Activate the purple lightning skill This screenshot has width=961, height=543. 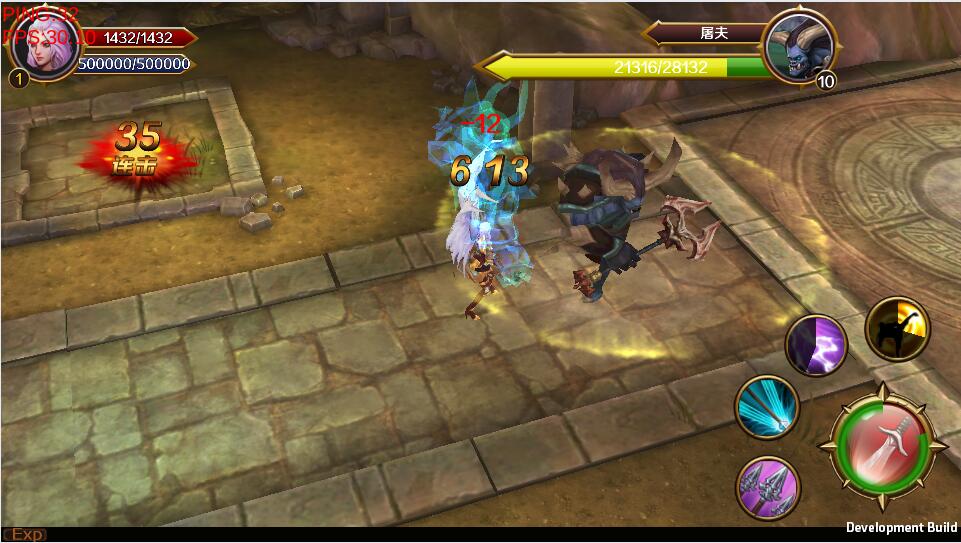click(x=816, y=346)
